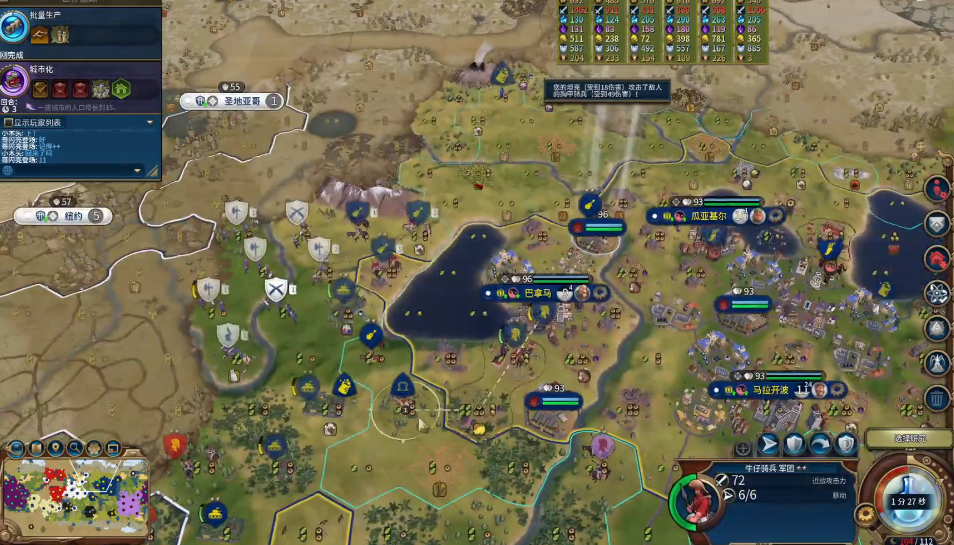The image size is (954, 545).
Task: Select the unit move-to arrow action
Action: coord(769,445)
